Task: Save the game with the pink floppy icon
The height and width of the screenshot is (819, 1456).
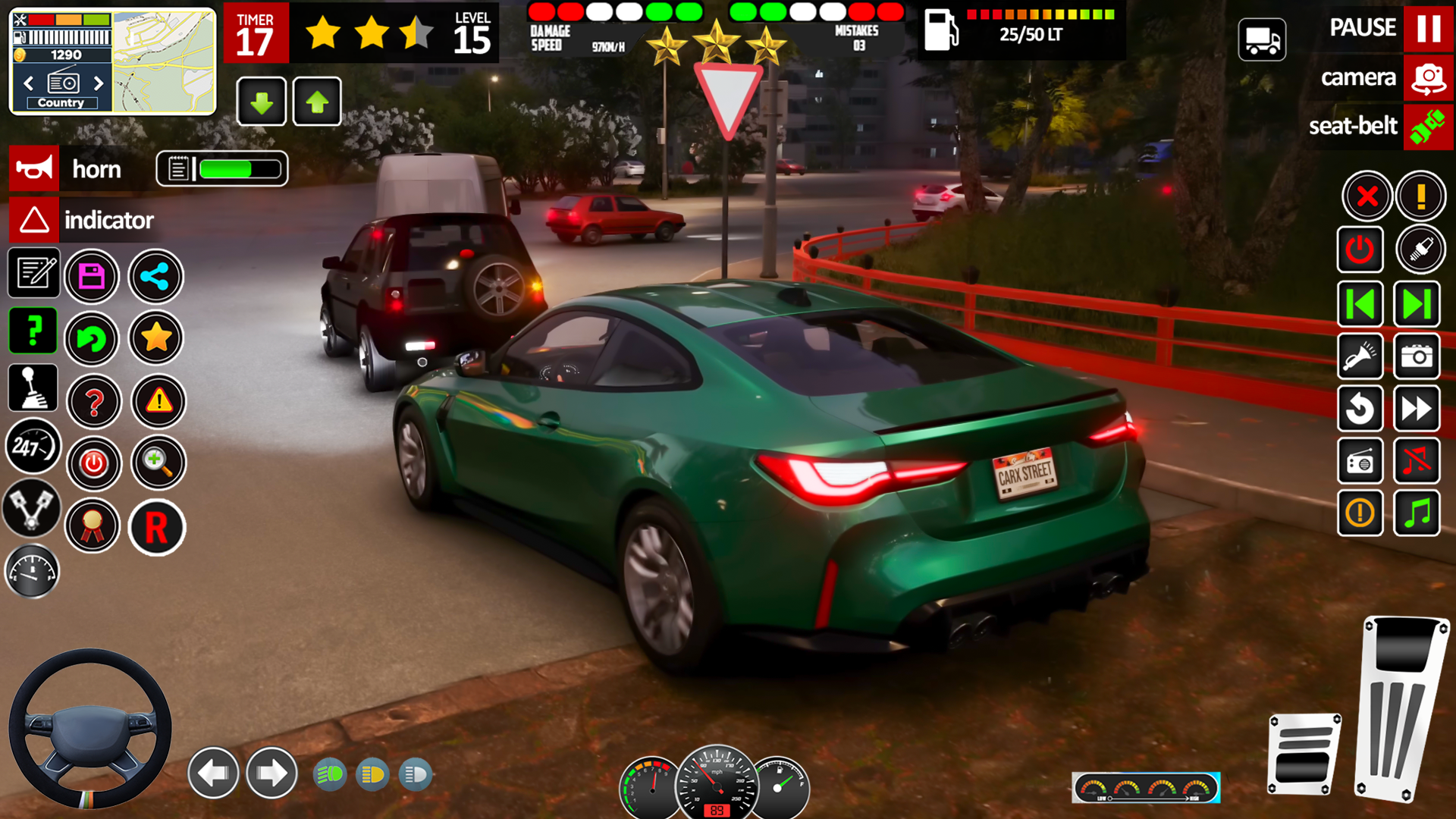Action: click(92, 277)
